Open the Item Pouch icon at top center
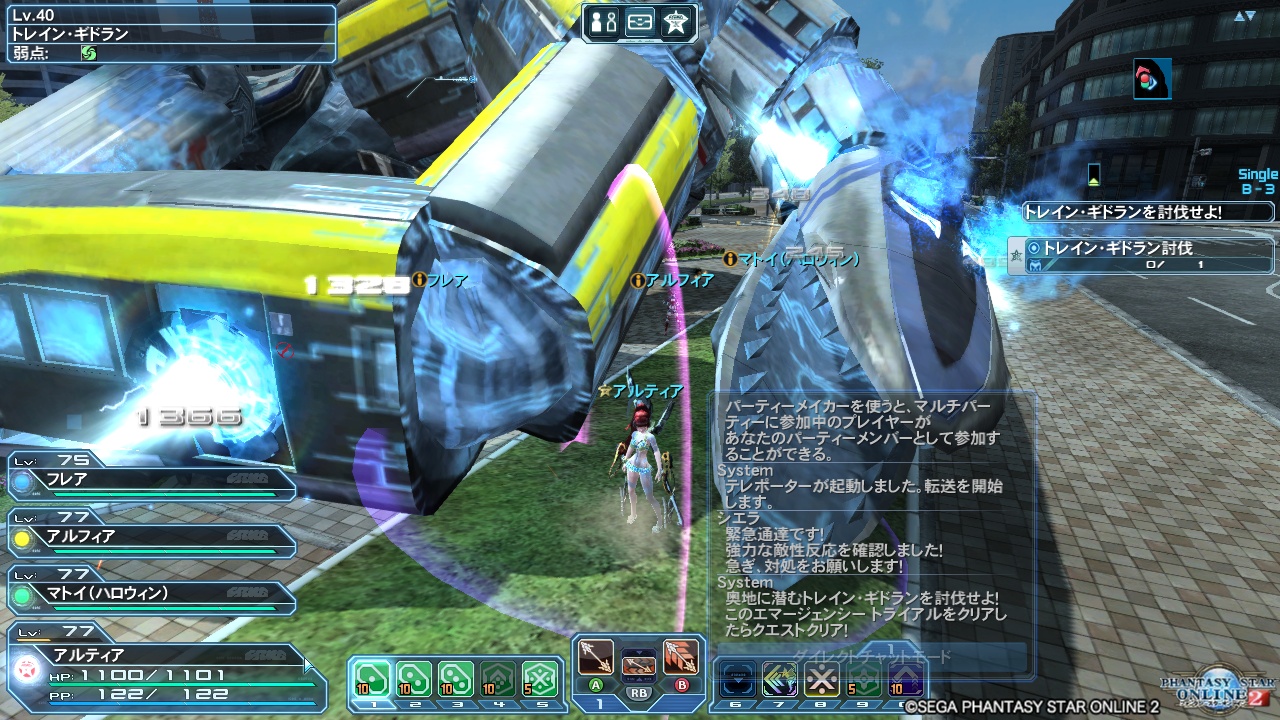 (x=640, y=22)
